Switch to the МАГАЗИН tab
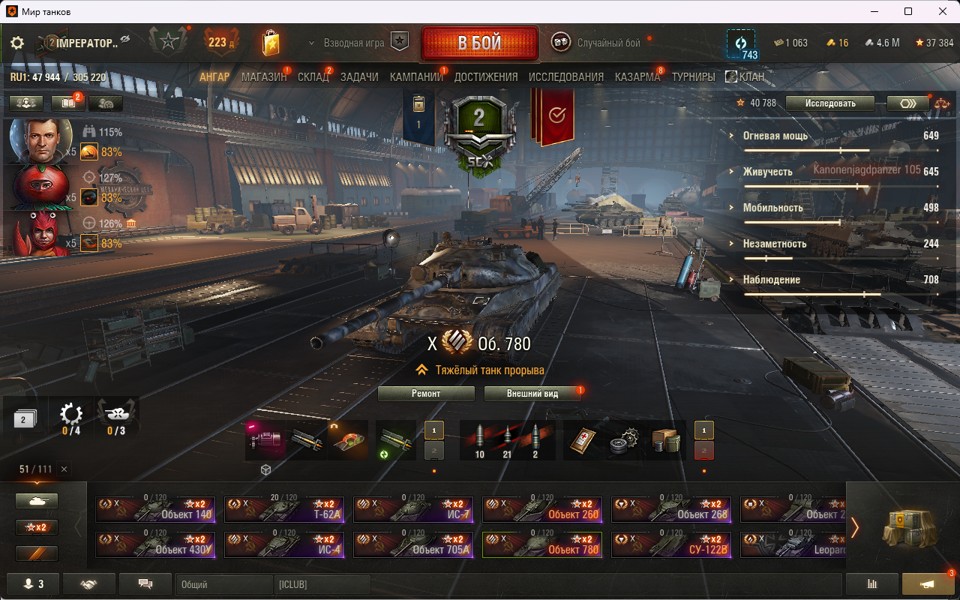The height and width of the screenshot is (600, 960). coord(263,77)
